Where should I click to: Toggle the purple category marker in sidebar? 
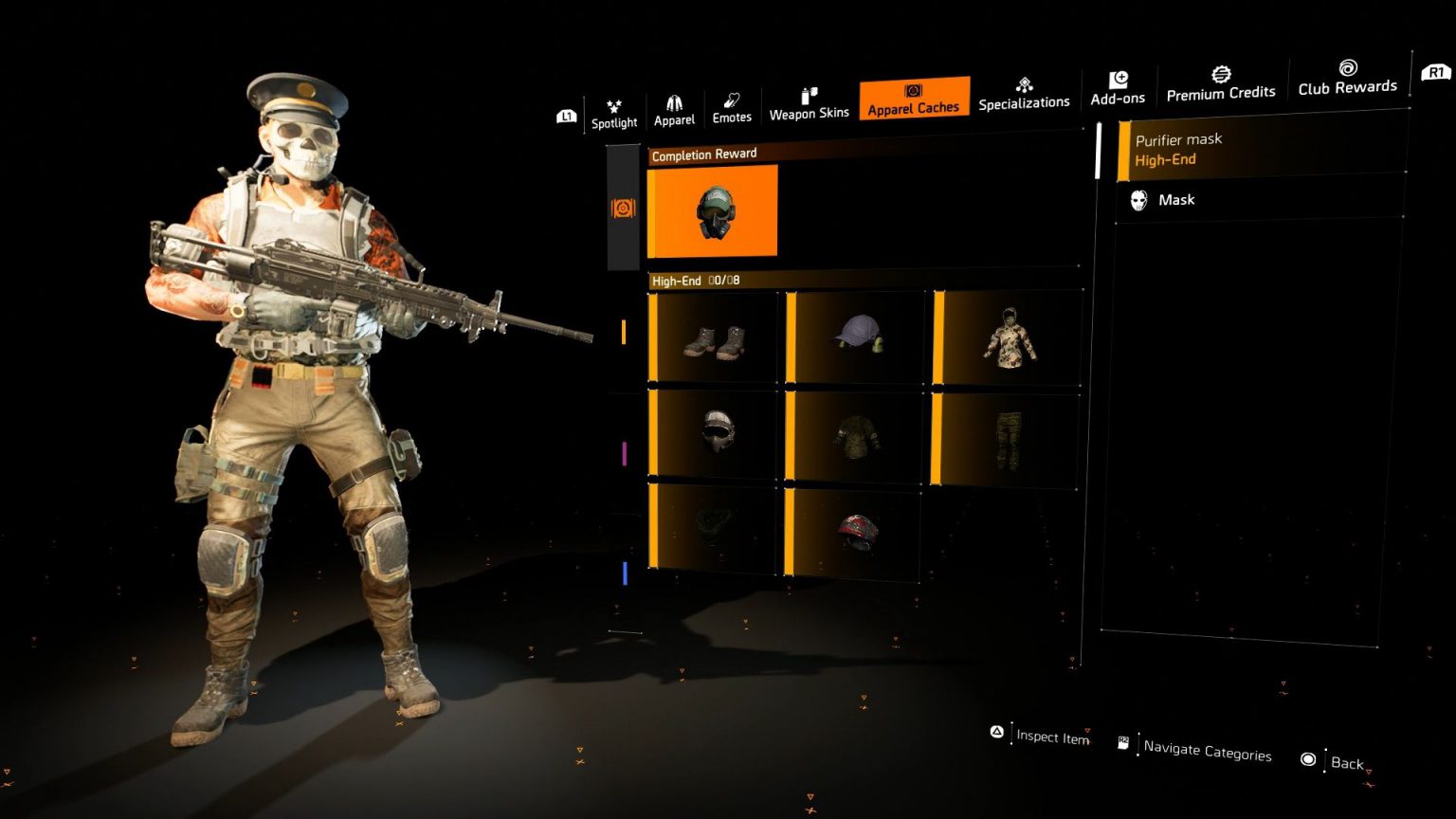(625, 453)
